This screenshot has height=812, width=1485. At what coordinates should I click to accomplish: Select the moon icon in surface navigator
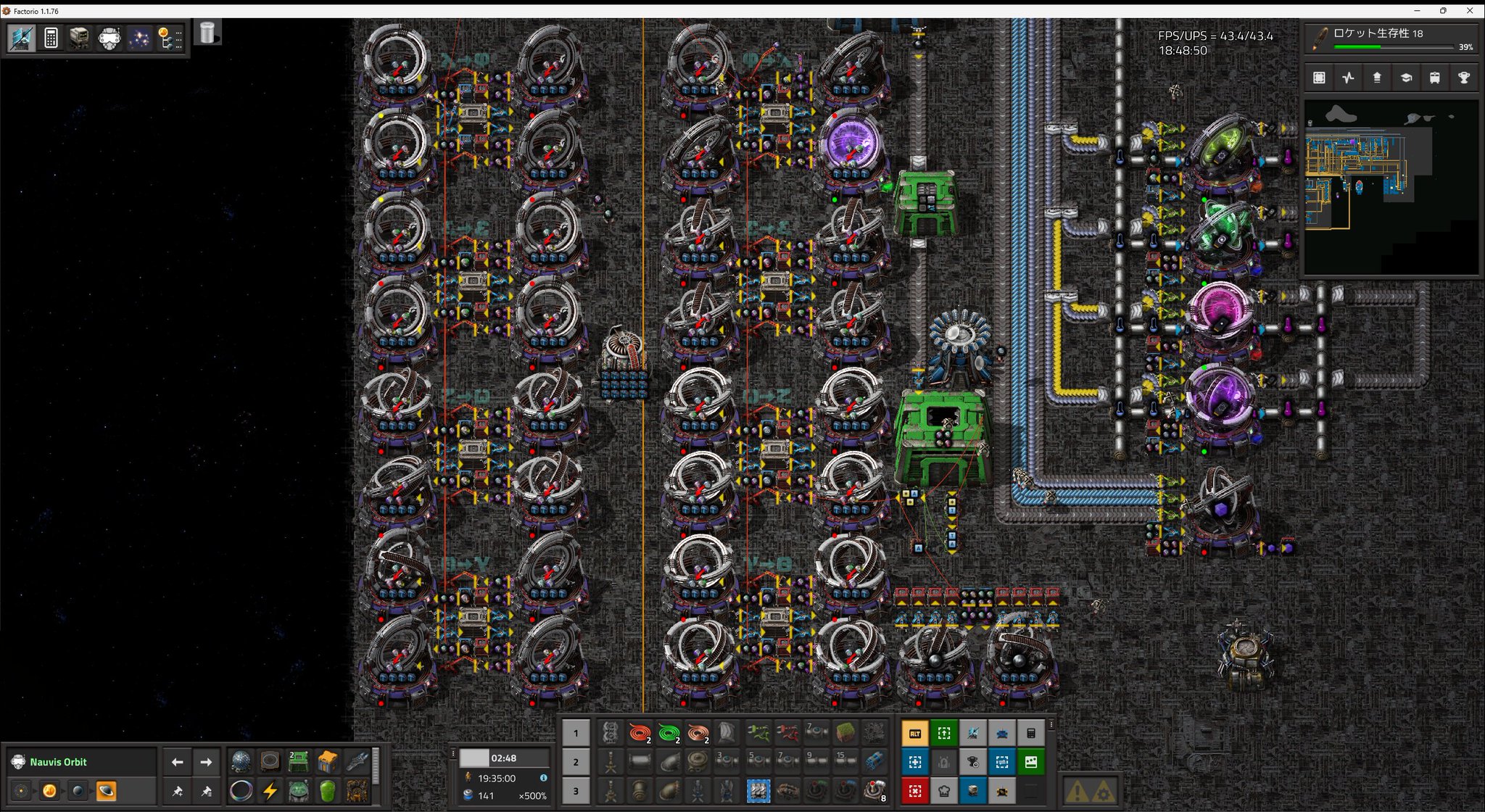coord(78,790)
